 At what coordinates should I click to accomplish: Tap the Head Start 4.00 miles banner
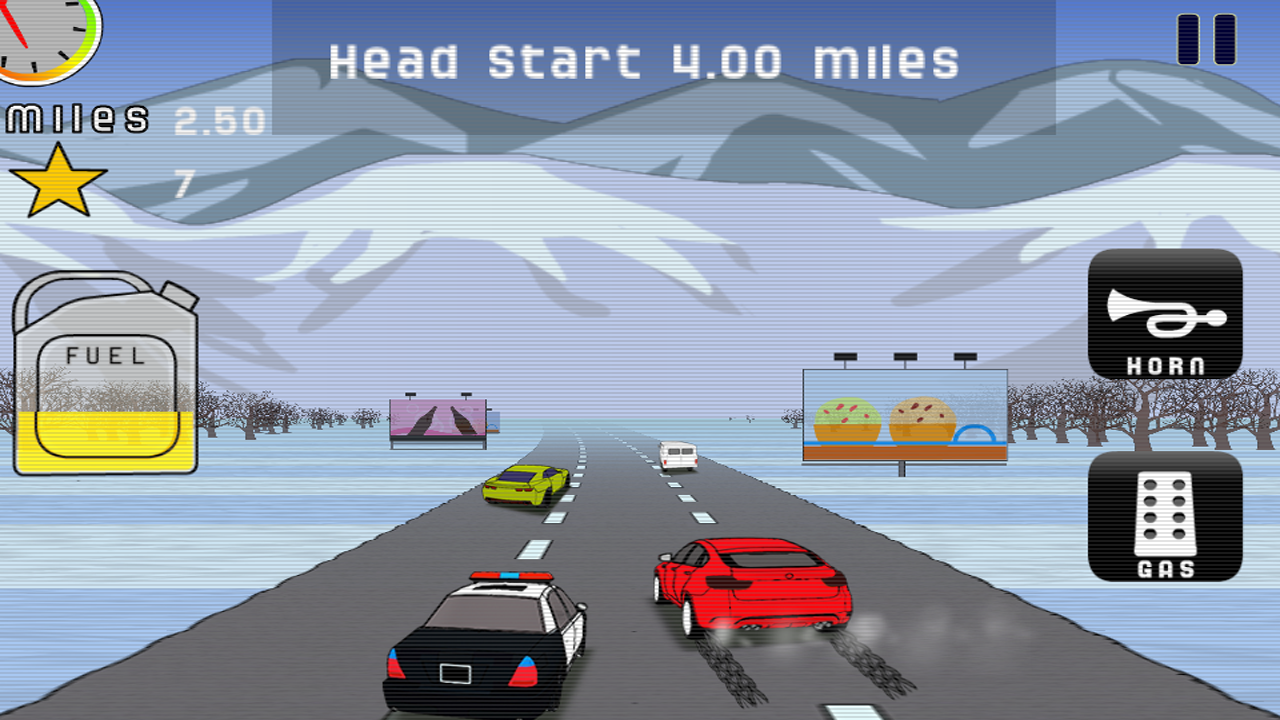[645, 60]
